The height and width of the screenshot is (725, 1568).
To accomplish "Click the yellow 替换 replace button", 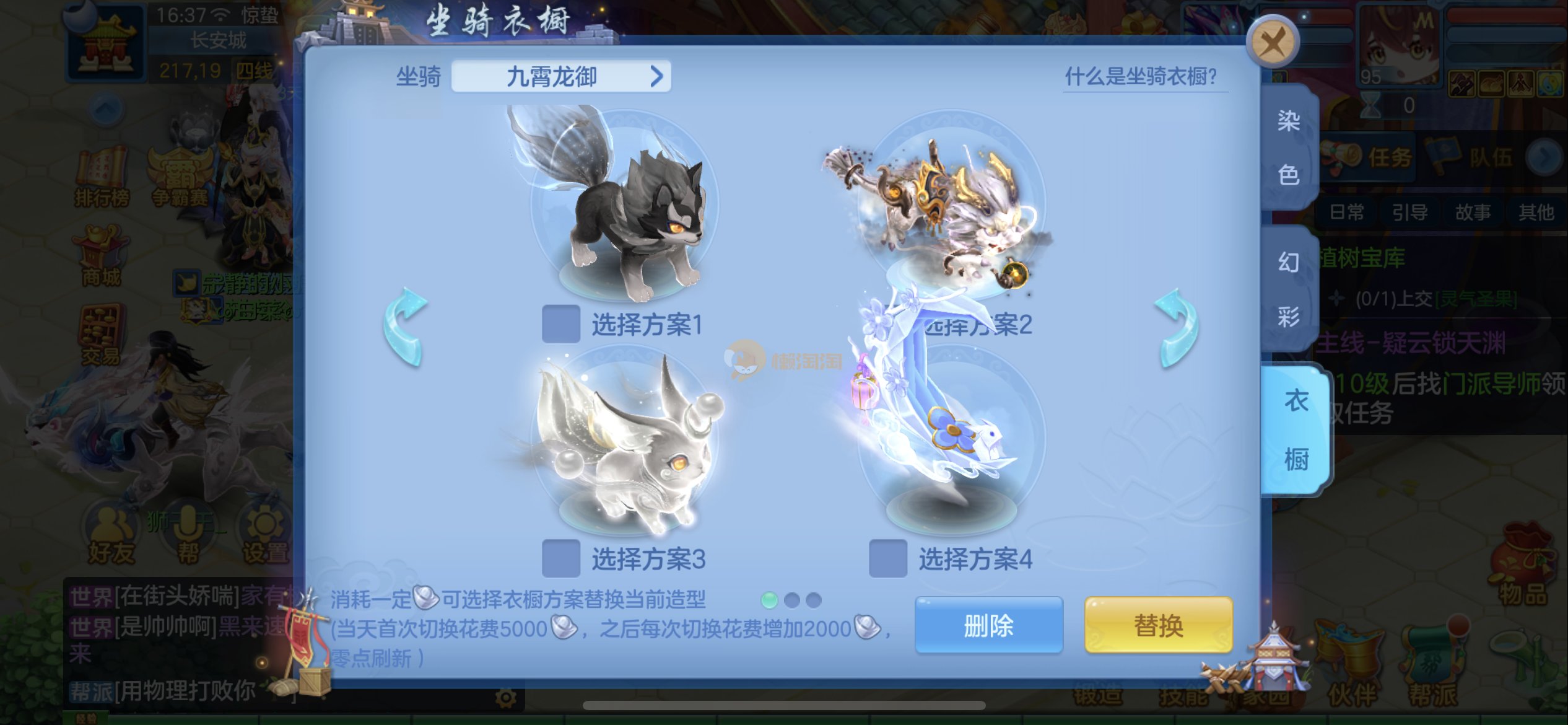I will [1158, 625].
